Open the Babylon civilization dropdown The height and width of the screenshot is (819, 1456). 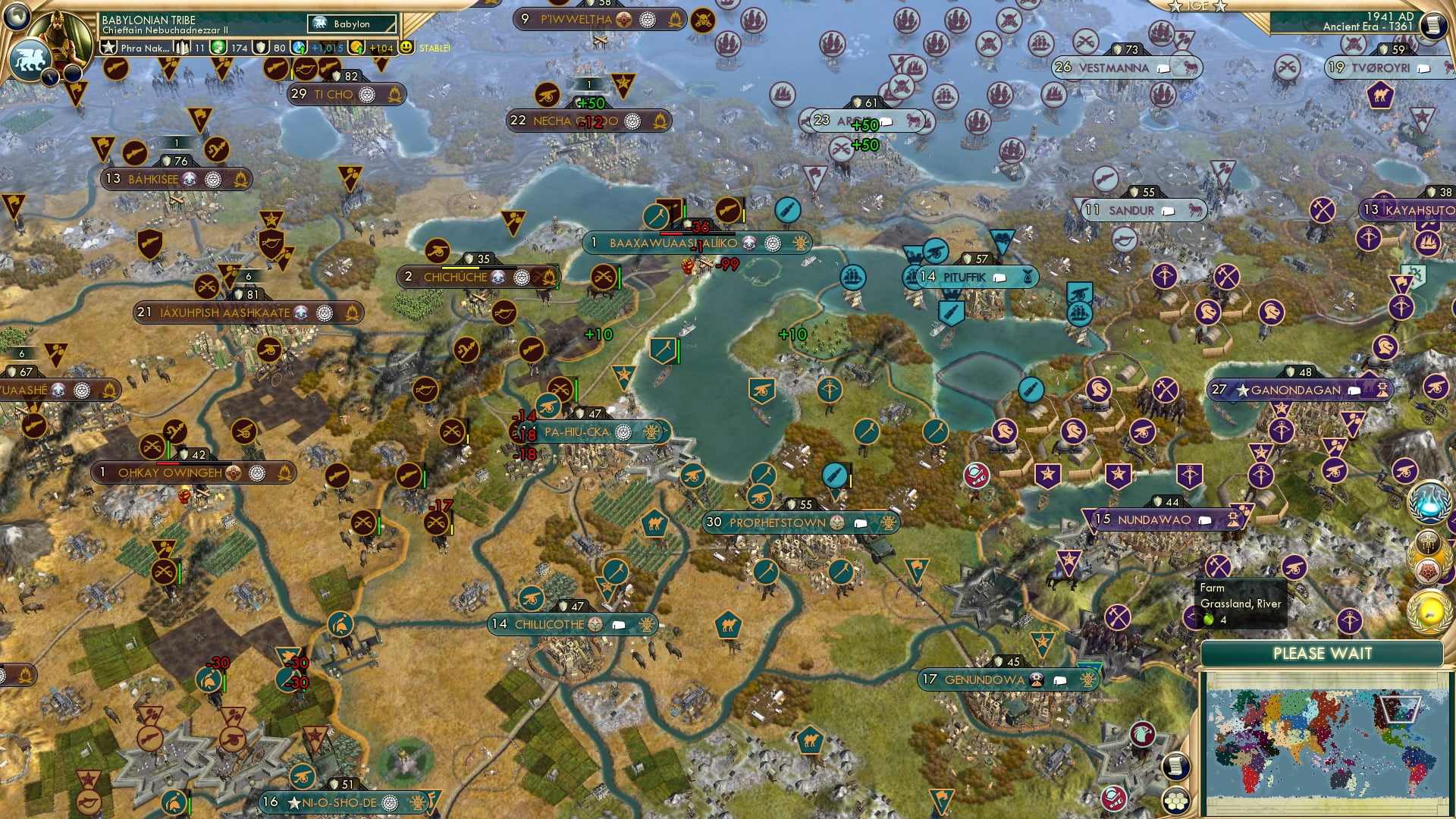coord(350,24)
